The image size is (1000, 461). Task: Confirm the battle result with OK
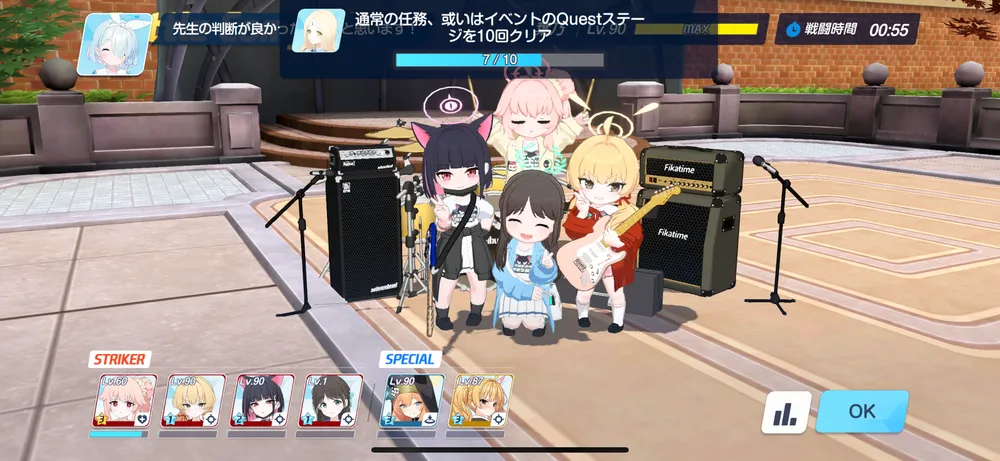[862, 411]
